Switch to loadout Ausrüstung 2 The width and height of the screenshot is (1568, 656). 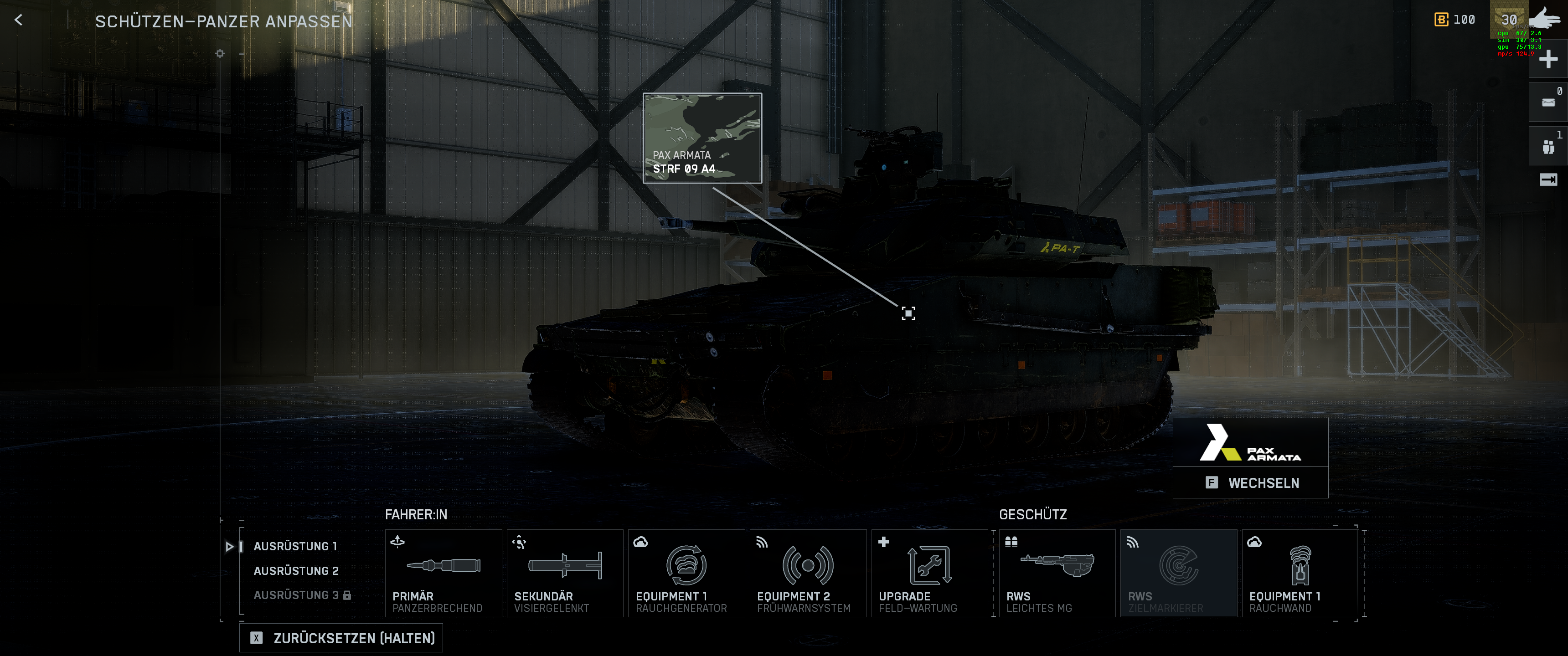tap(296, 570)
